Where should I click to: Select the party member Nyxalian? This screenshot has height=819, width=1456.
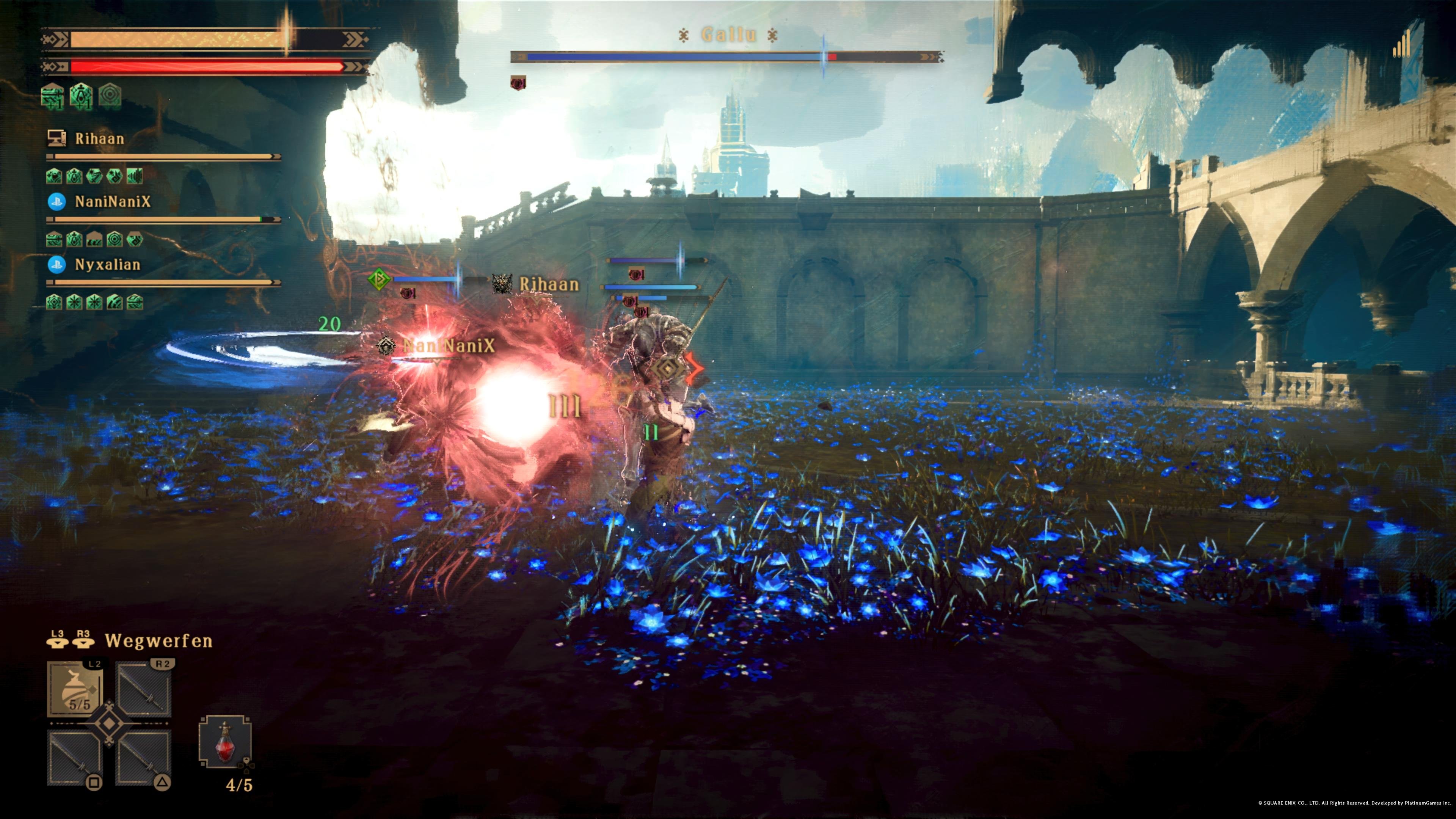(107, 265)
